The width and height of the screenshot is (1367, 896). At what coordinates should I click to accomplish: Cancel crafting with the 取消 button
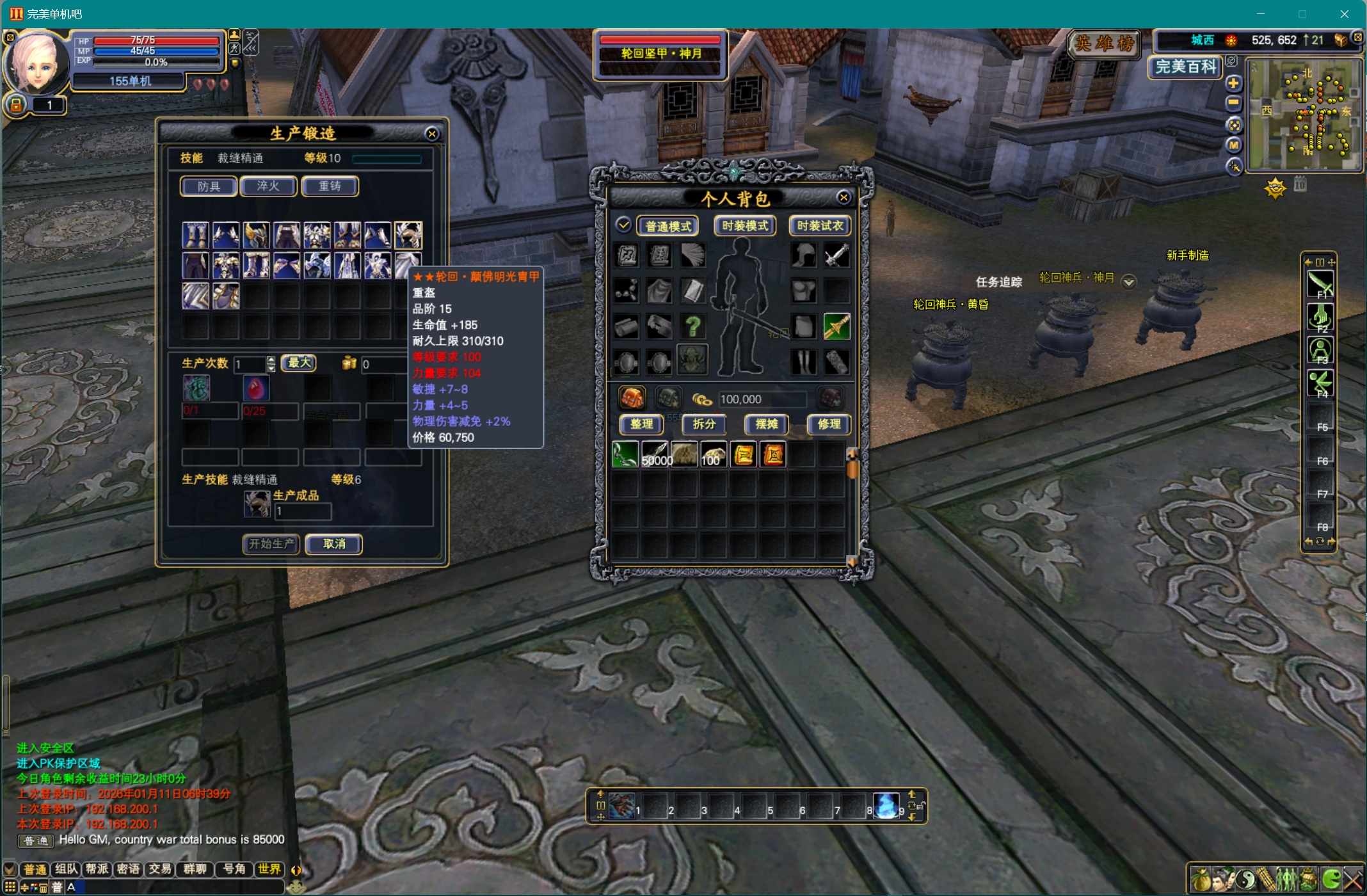[x=334, y=544]
